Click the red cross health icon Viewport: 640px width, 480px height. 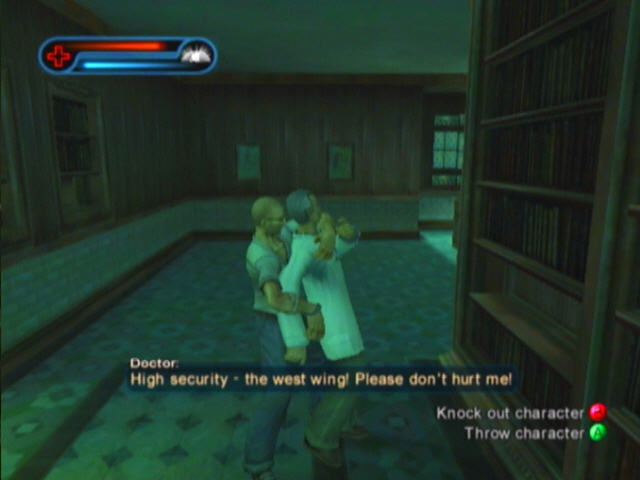tap(59, 56)
